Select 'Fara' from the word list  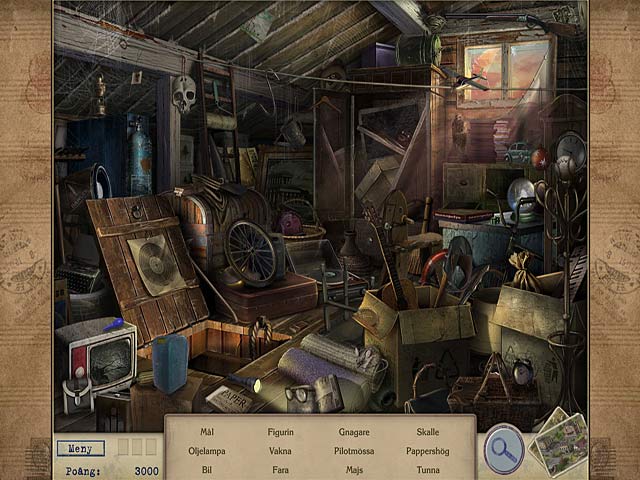tap(281, 469)
